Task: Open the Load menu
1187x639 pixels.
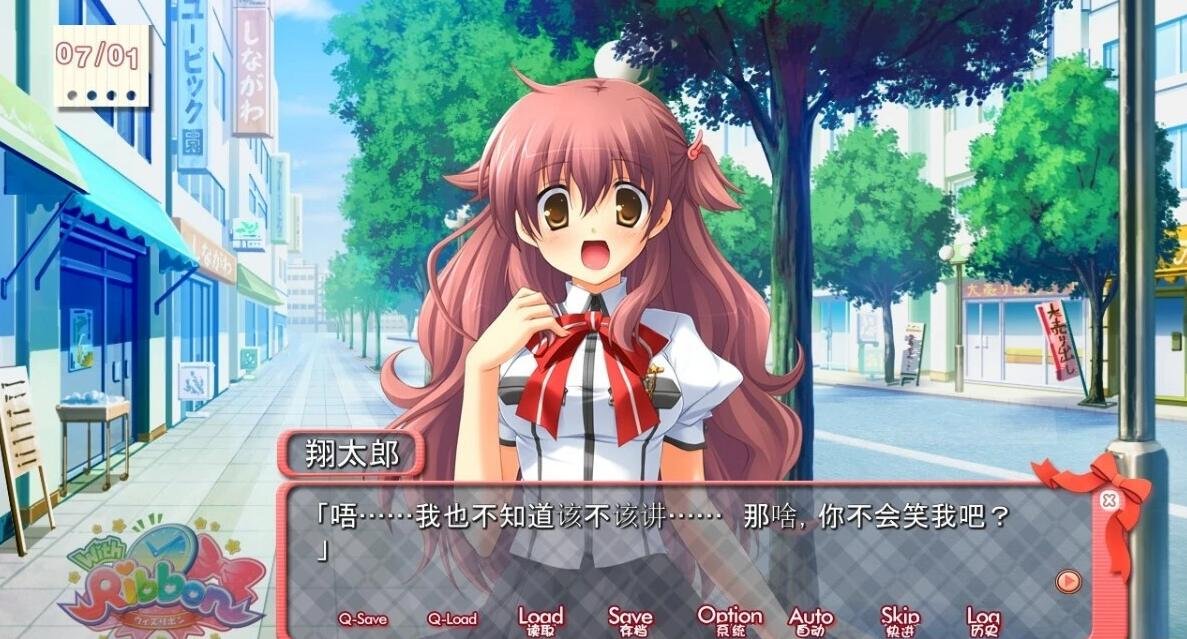Action: [x=540, y=620]
